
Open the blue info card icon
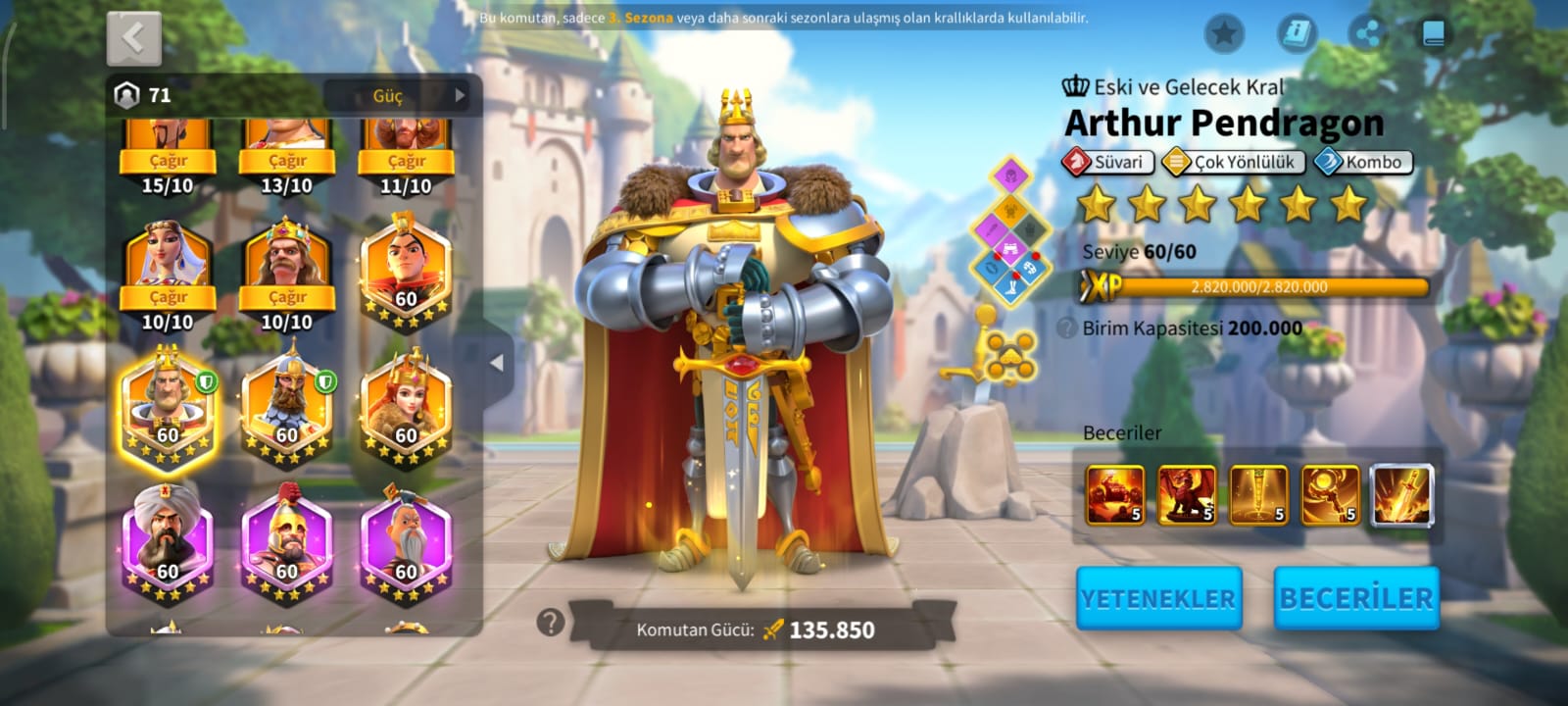coord(1296,34)
